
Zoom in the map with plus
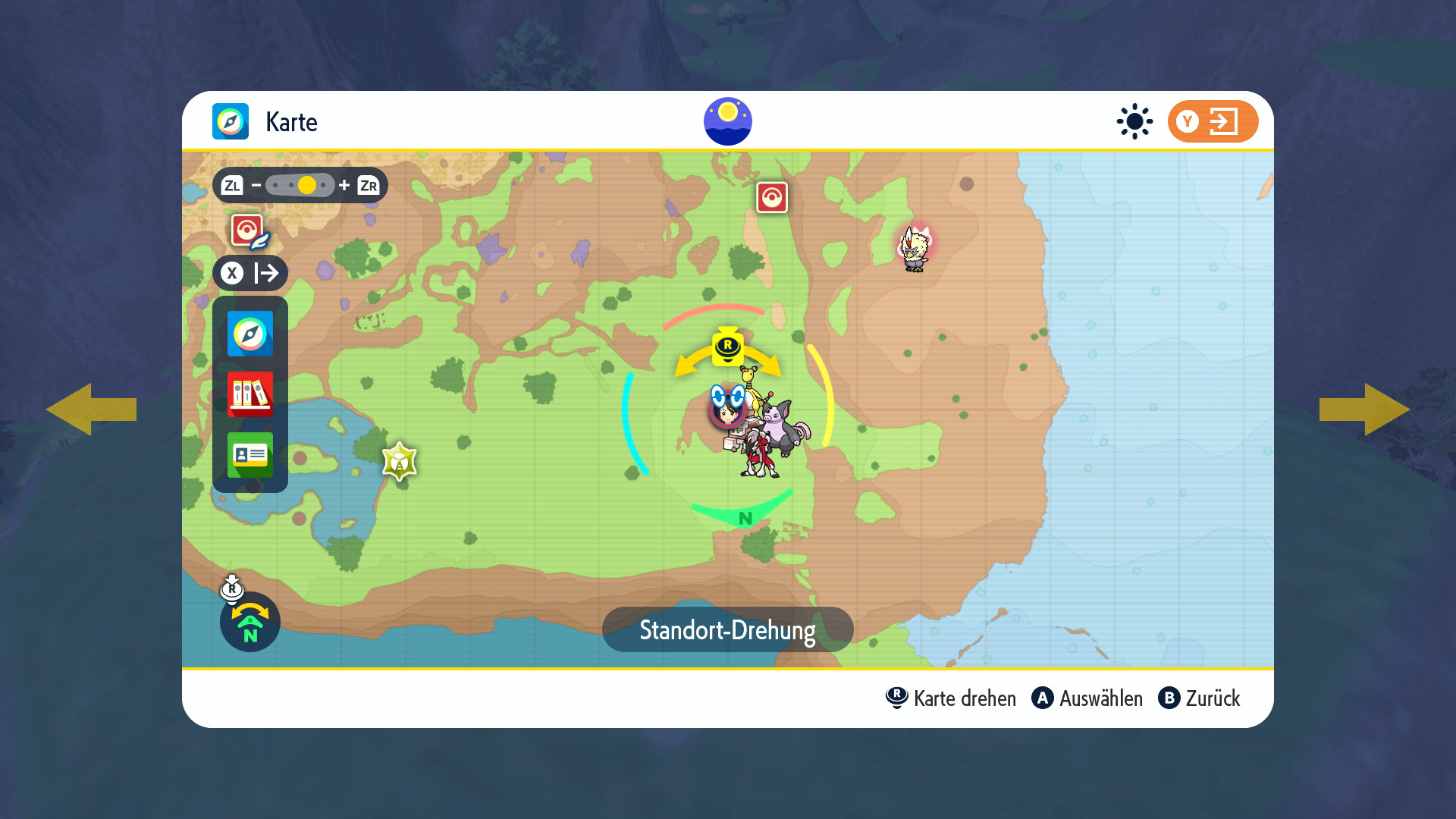[344, 185]
